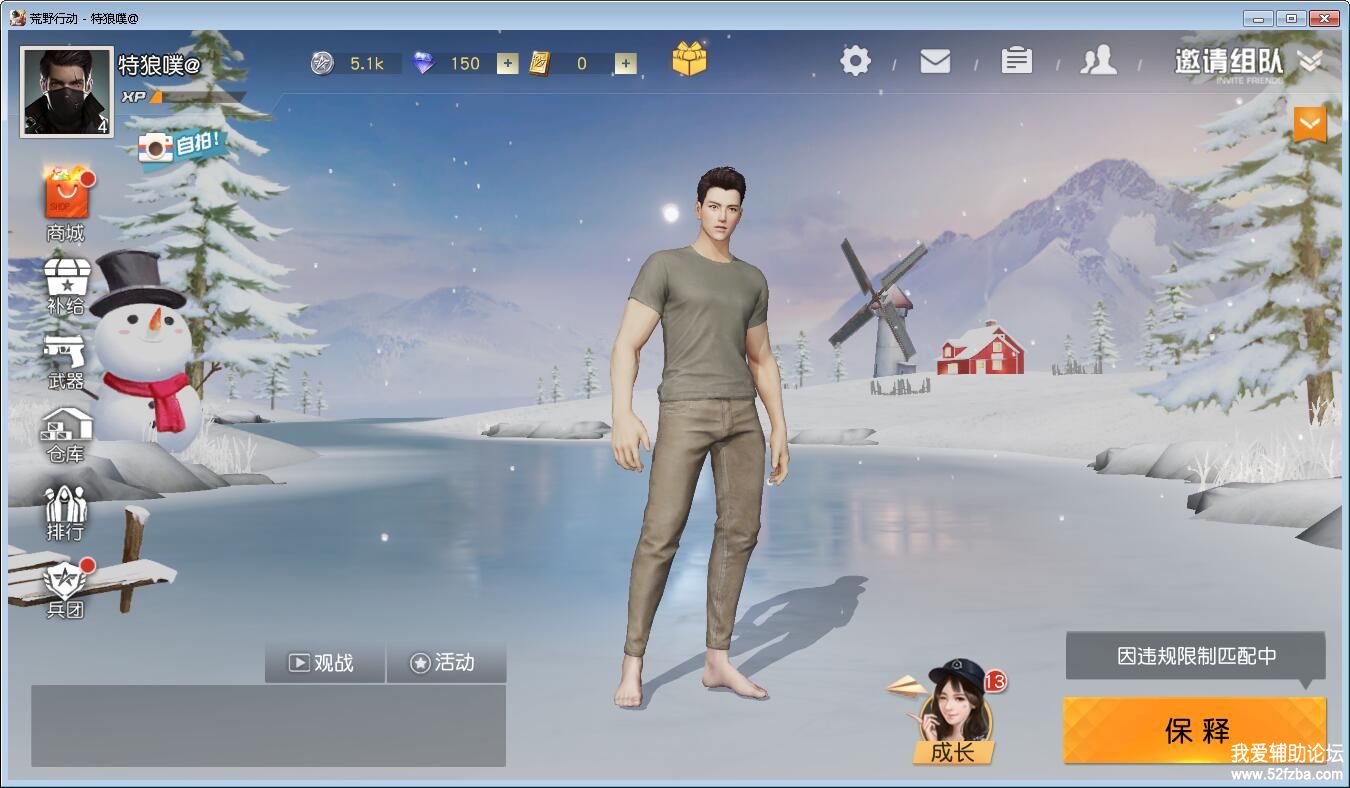Add diamonds with the plus button

pos(508,64)
